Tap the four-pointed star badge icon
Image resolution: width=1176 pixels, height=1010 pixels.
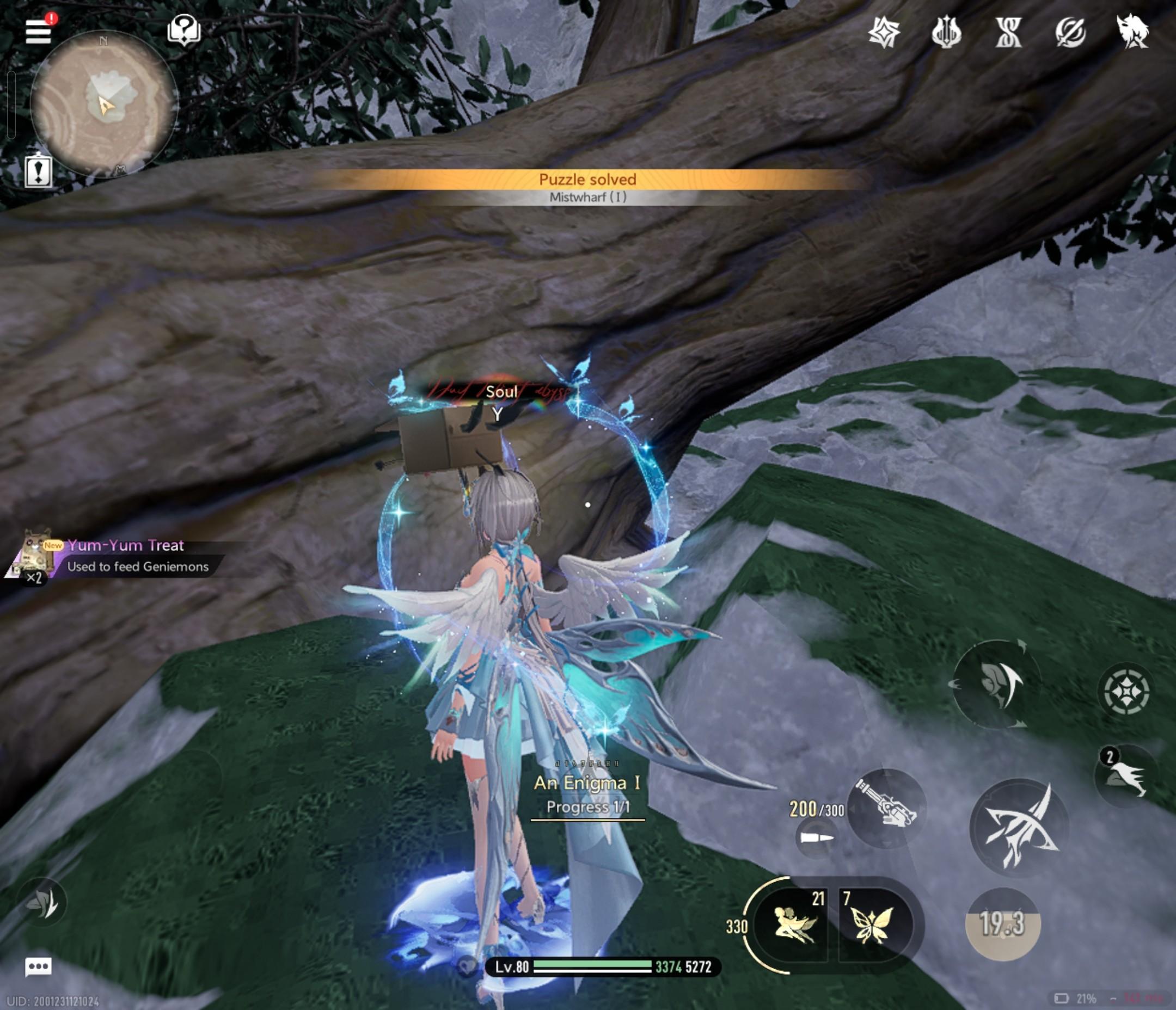pyautogui.click(x=884, y=32)
